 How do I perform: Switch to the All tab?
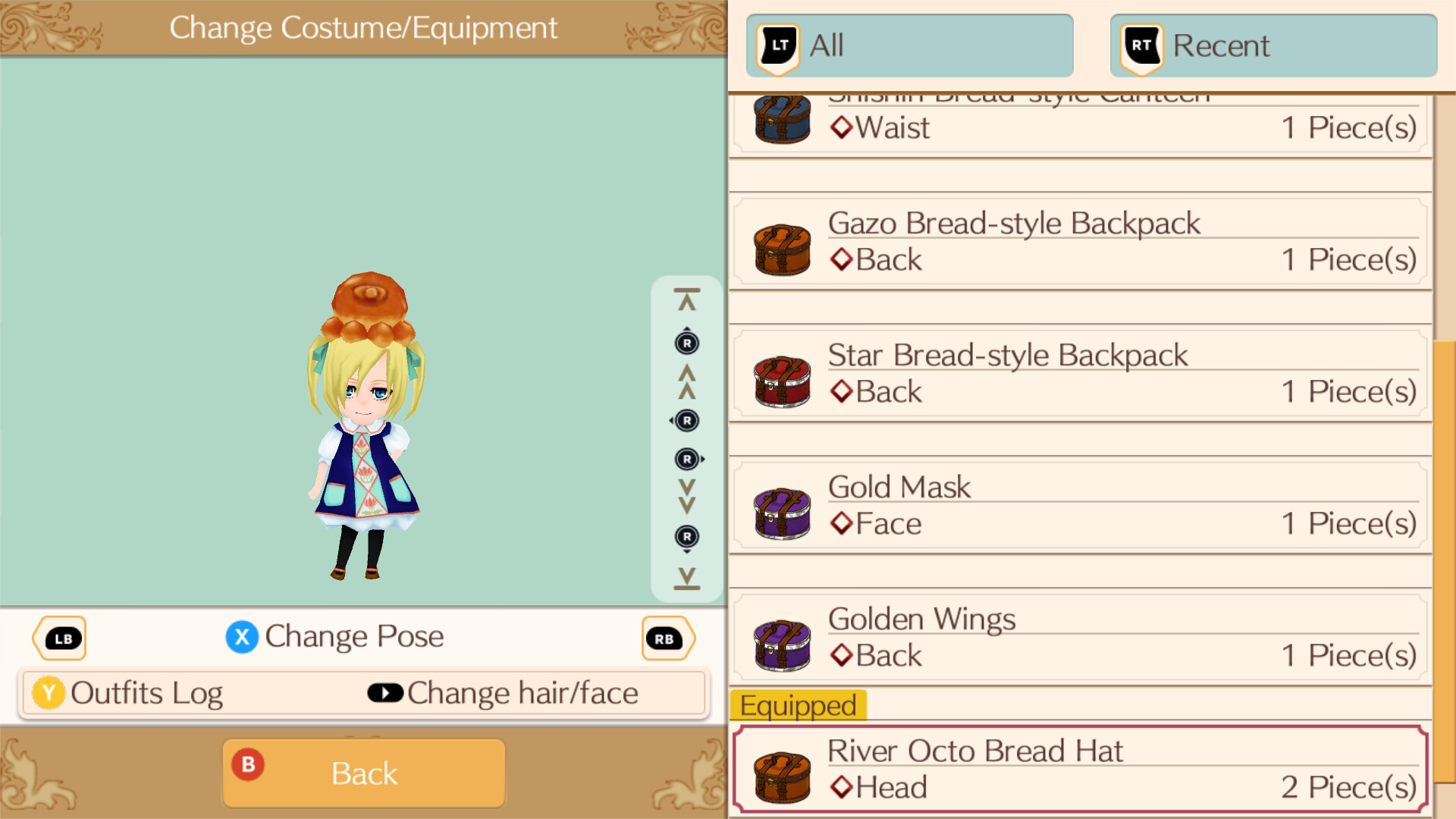click(910, 45)
